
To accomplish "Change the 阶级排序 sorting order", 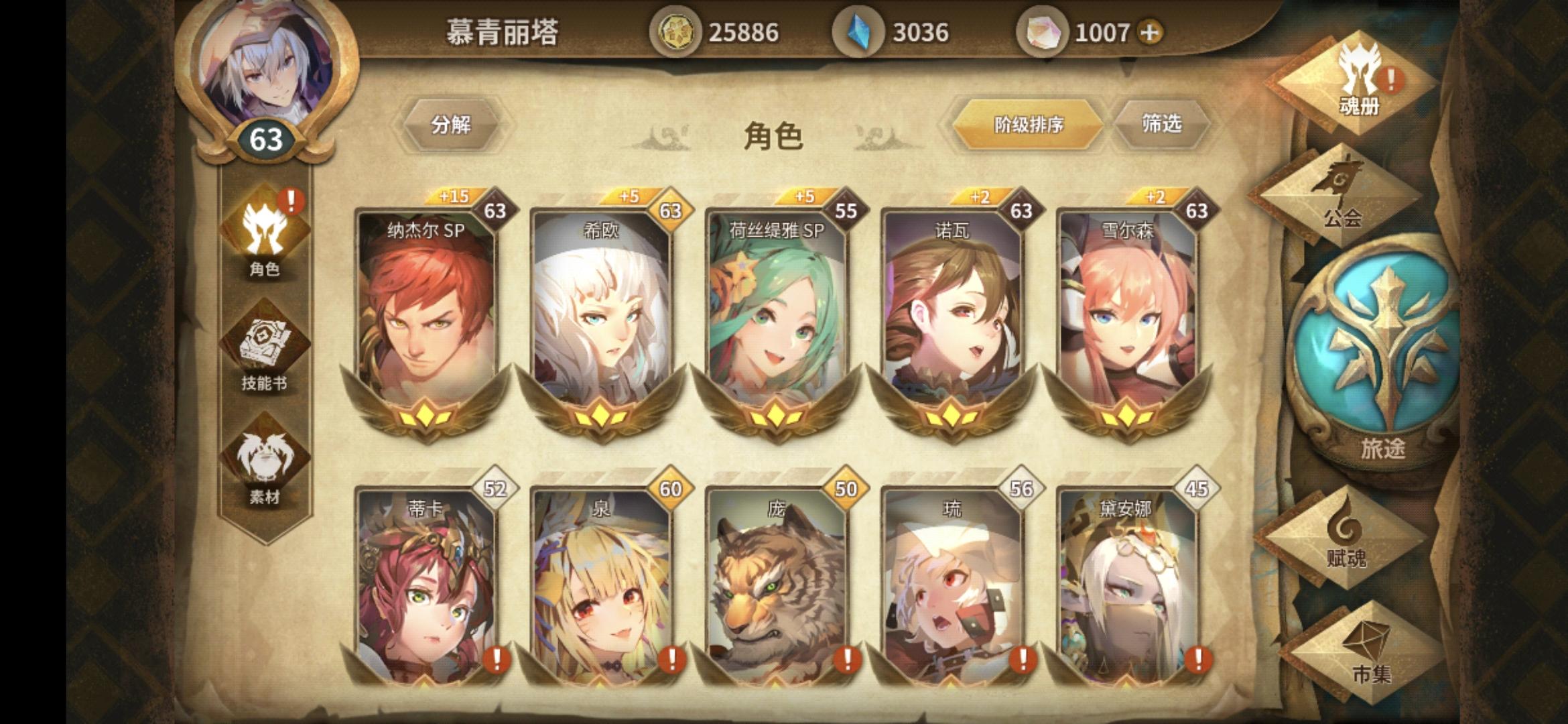I will tap(1027, 124).
